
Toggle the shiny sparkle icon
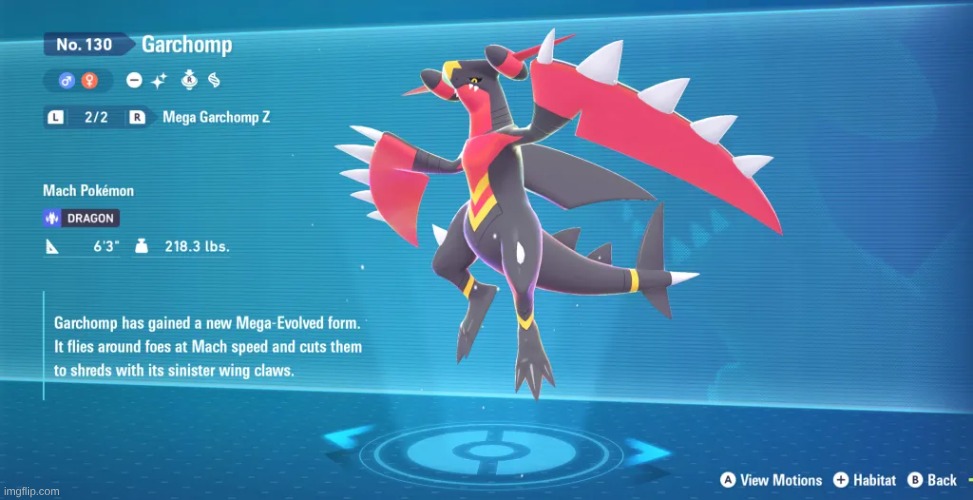click(x=158, y=80)
